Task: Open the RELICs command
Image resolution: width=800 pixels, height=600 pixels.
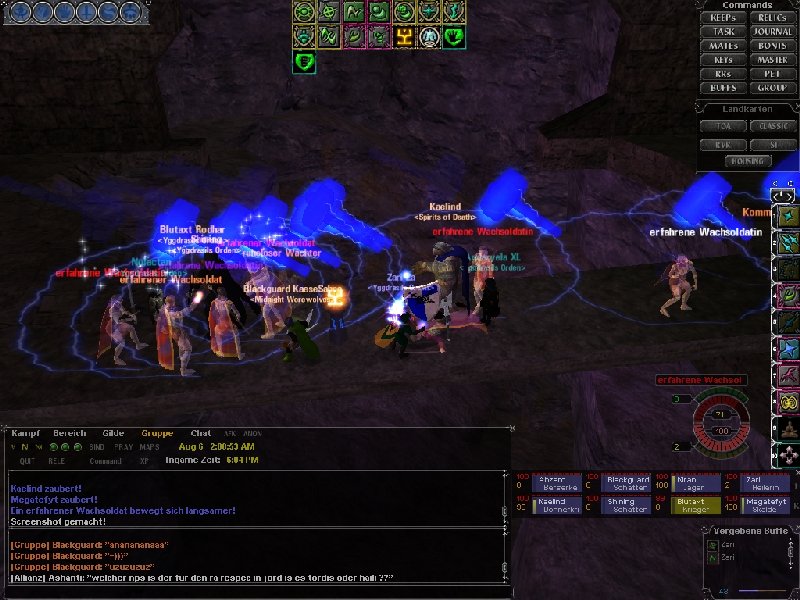Action: coord(772,18)
